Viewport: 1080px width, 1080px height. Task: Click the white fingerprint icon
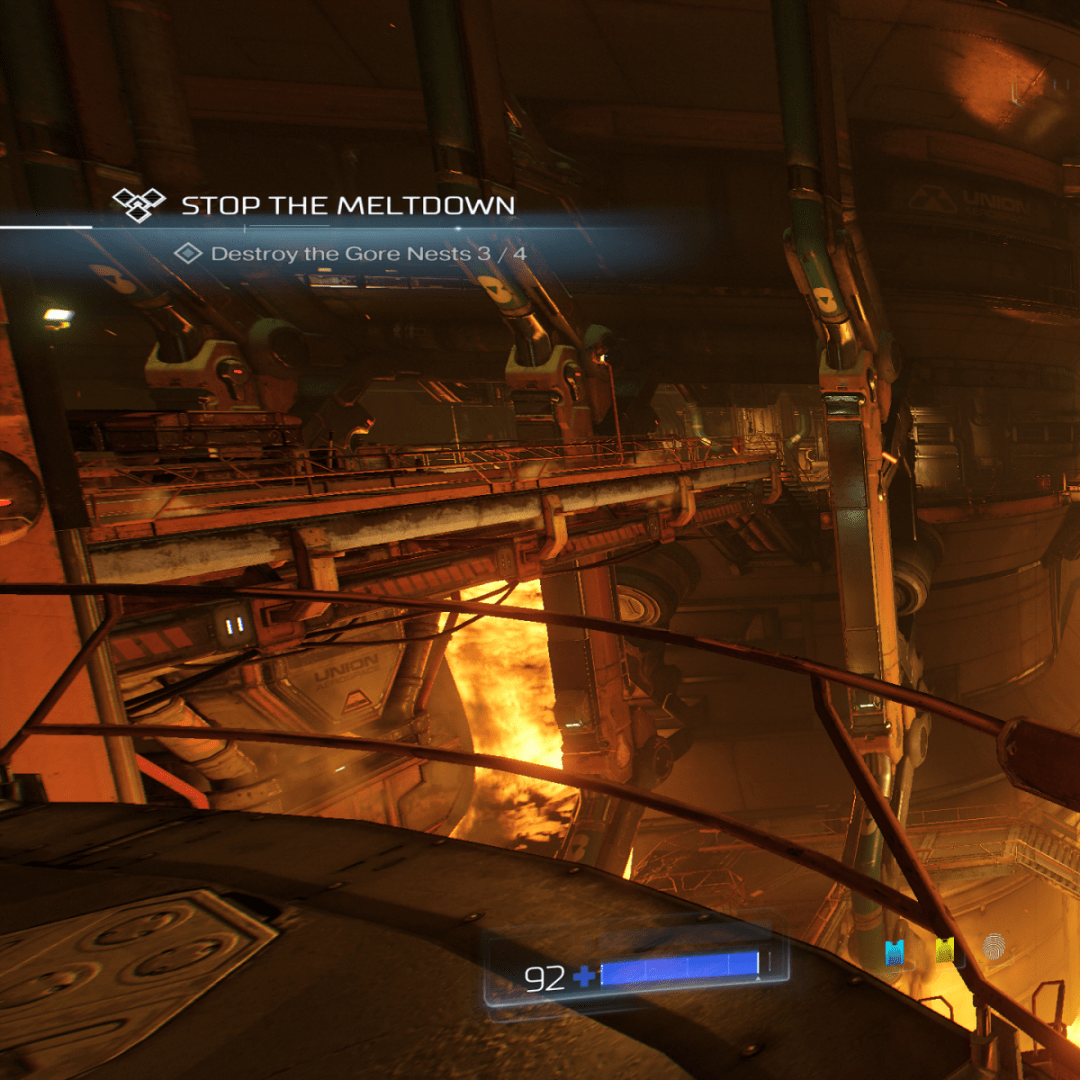(x=993, y=947)
